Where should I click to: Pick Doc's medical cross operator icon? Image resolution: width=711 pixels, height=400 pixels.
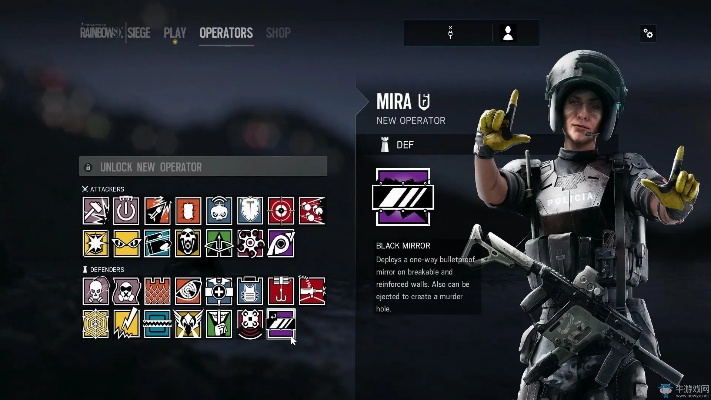click(x=219, y=291)
